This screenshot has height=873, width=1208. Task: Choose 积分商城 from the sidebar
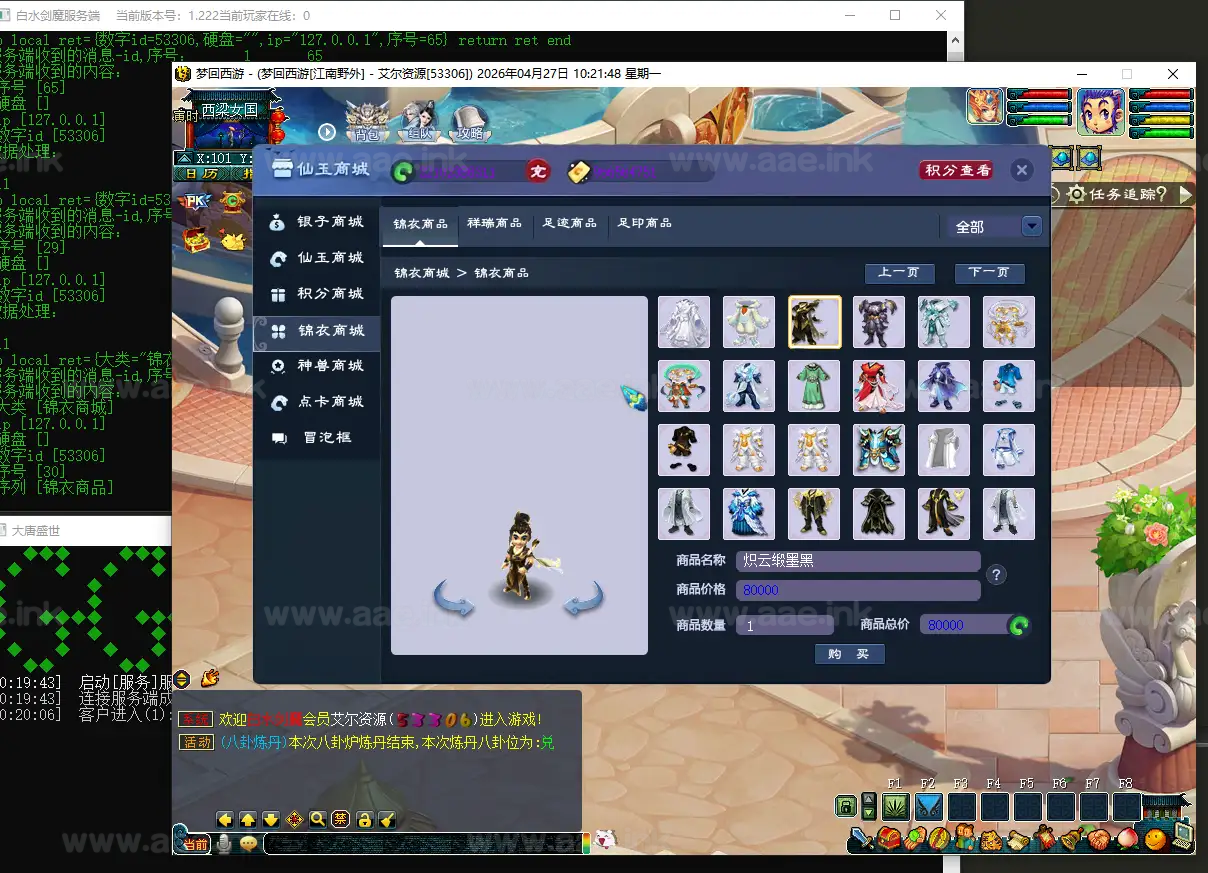pyautogui.click(x=318, y=294)
